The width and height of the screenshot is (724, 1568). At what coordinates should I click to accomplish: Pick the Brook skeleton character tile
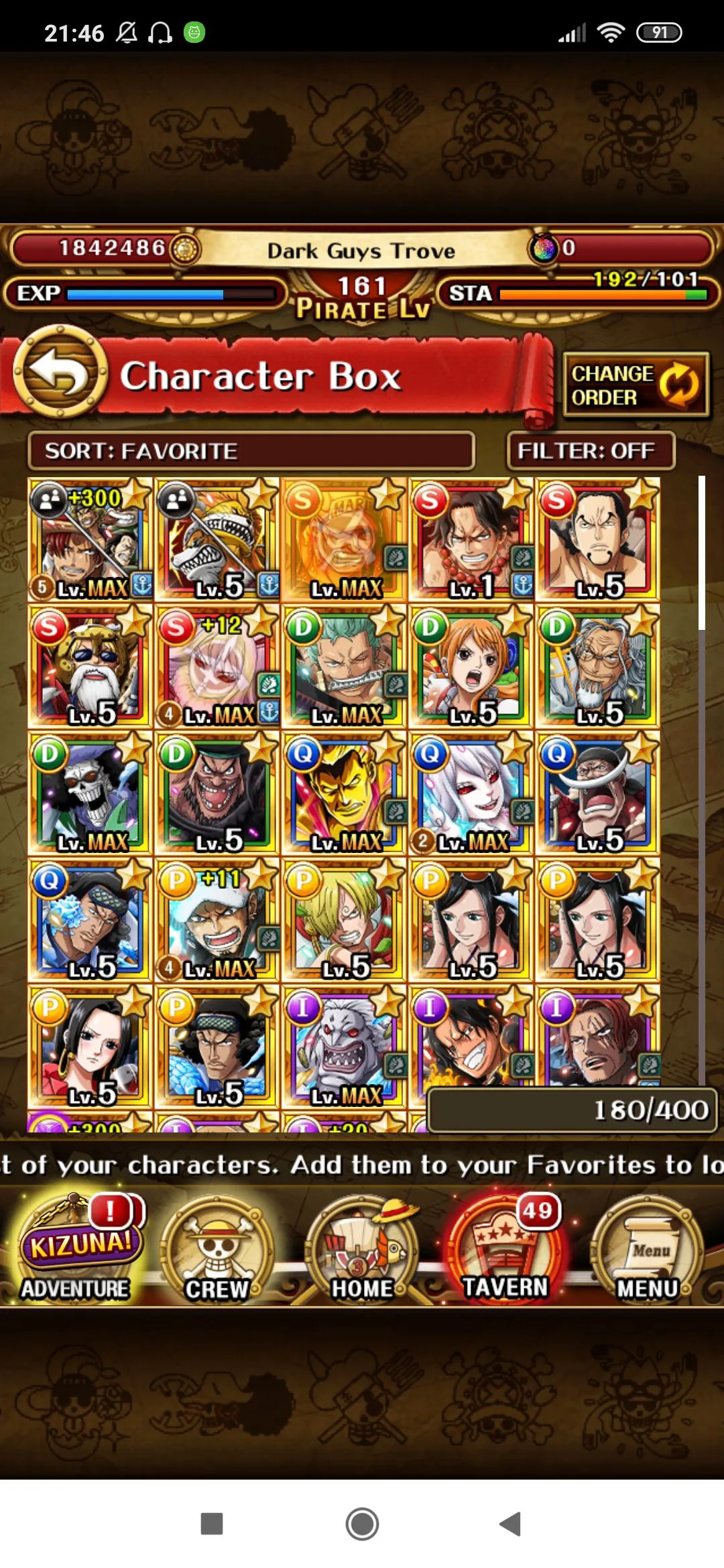tap(90, 793)
